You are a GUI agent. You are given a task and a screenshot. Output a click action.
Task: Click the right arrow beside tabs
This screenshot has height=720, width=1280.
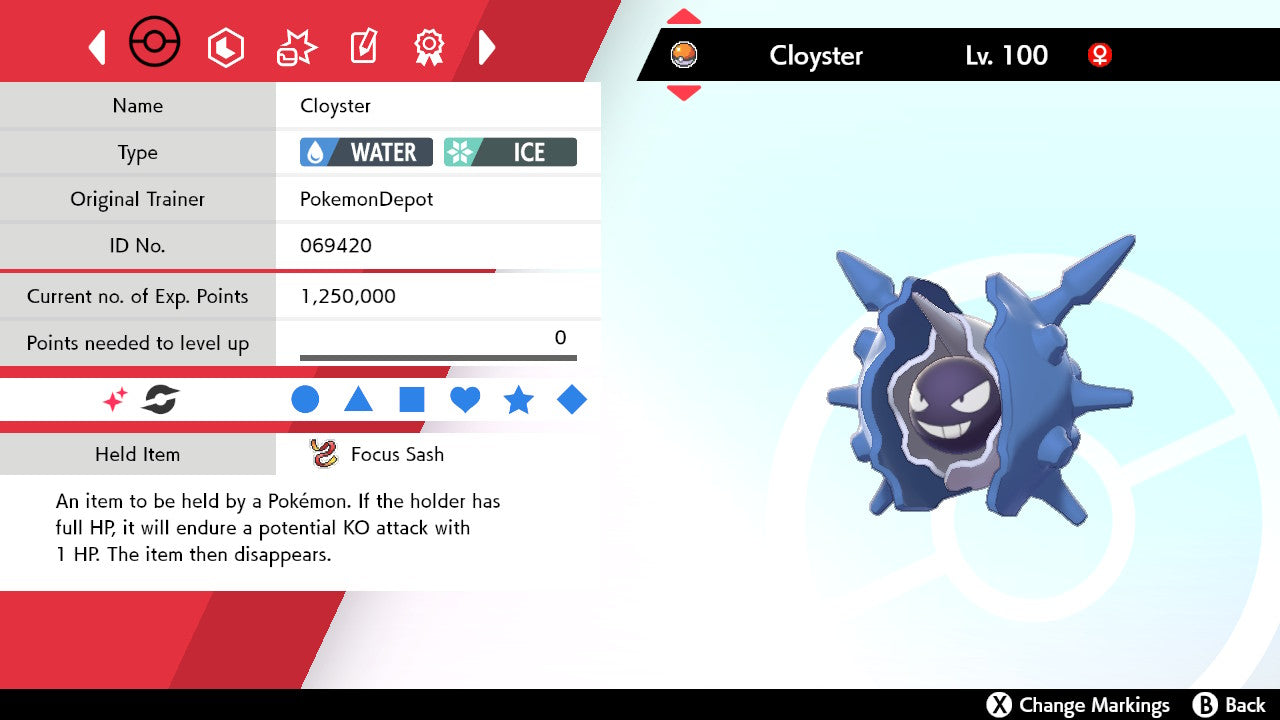(x=487, y=47)
